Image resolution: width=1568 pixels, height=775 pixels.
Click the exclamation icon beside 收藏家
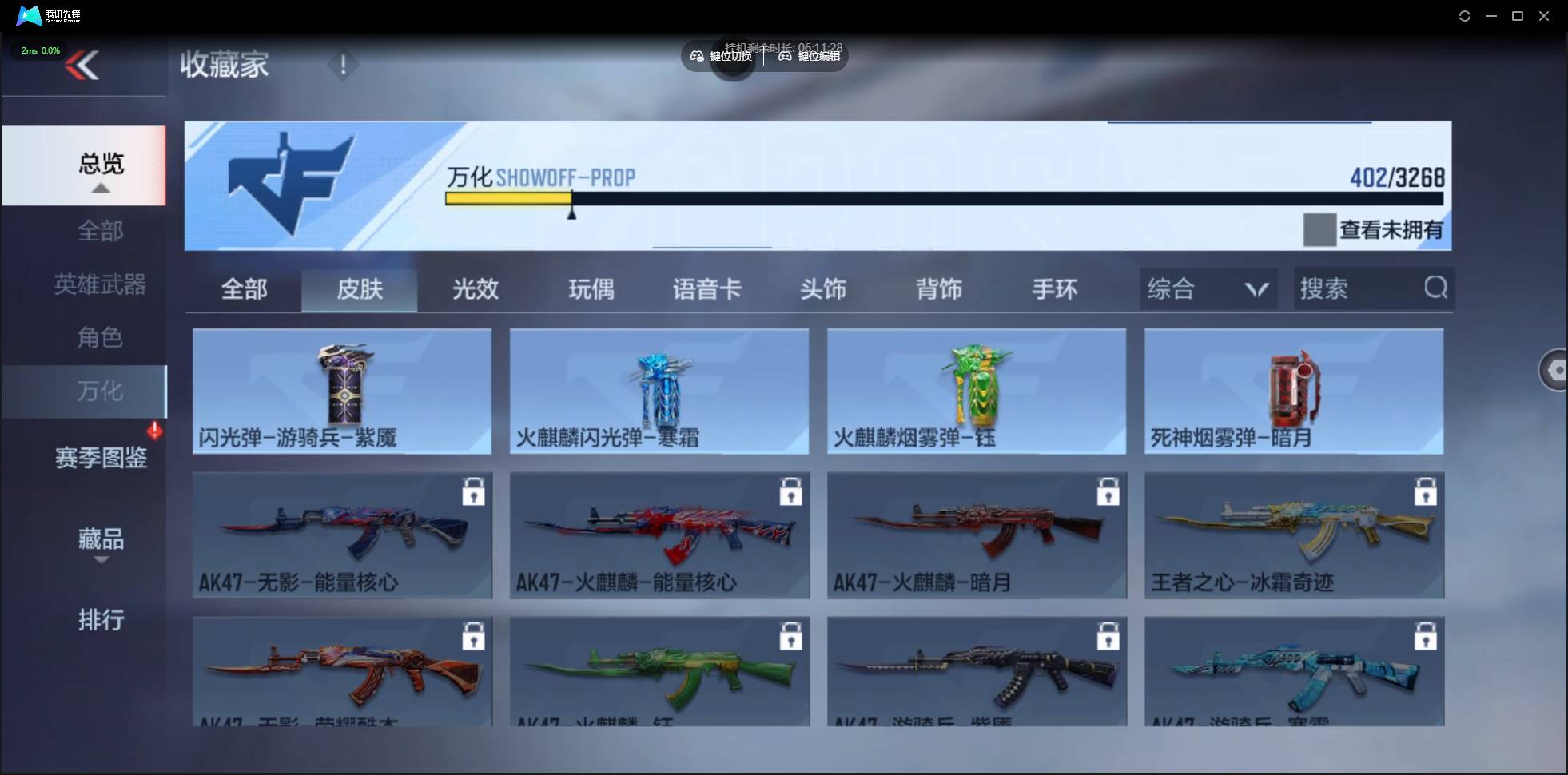343,64
